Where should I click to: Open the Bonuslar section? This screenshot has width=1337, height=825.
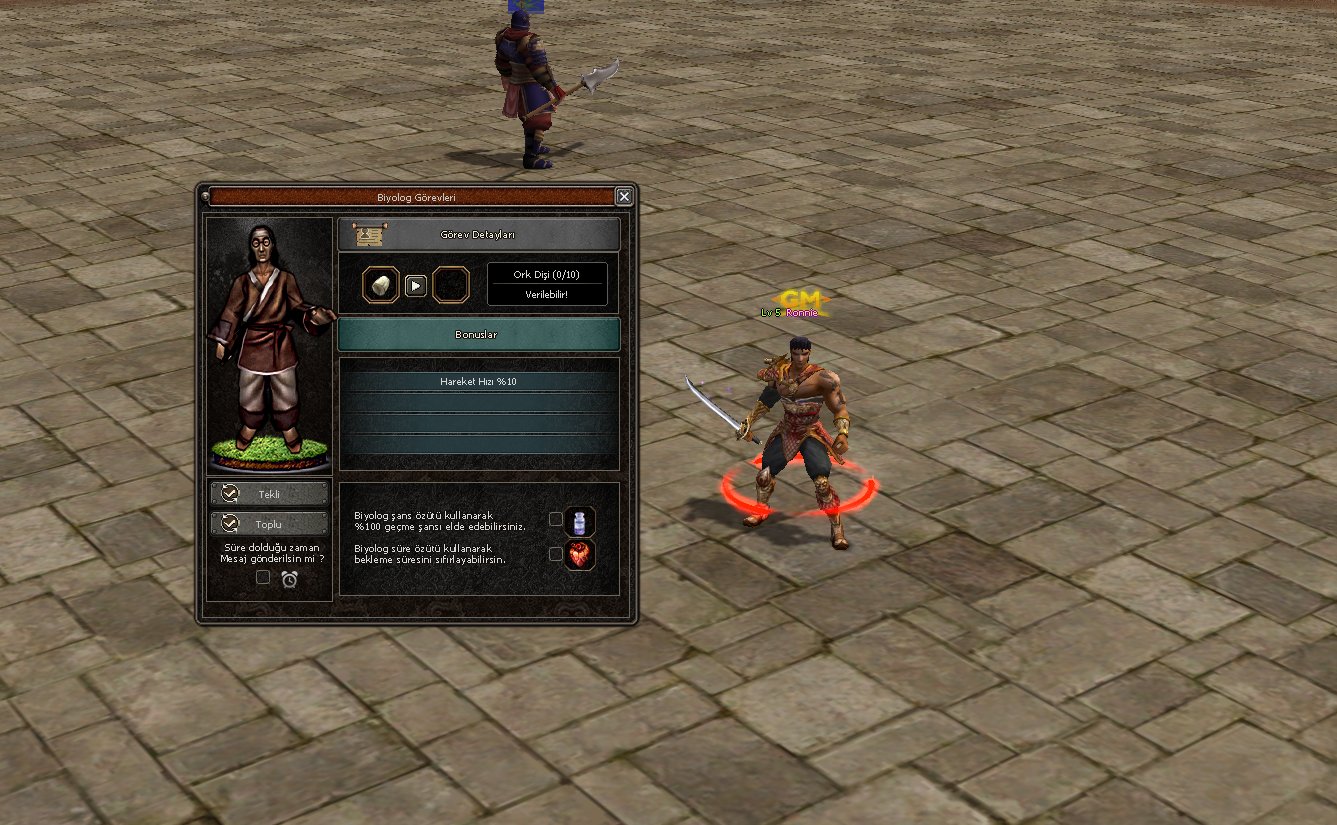478,335
